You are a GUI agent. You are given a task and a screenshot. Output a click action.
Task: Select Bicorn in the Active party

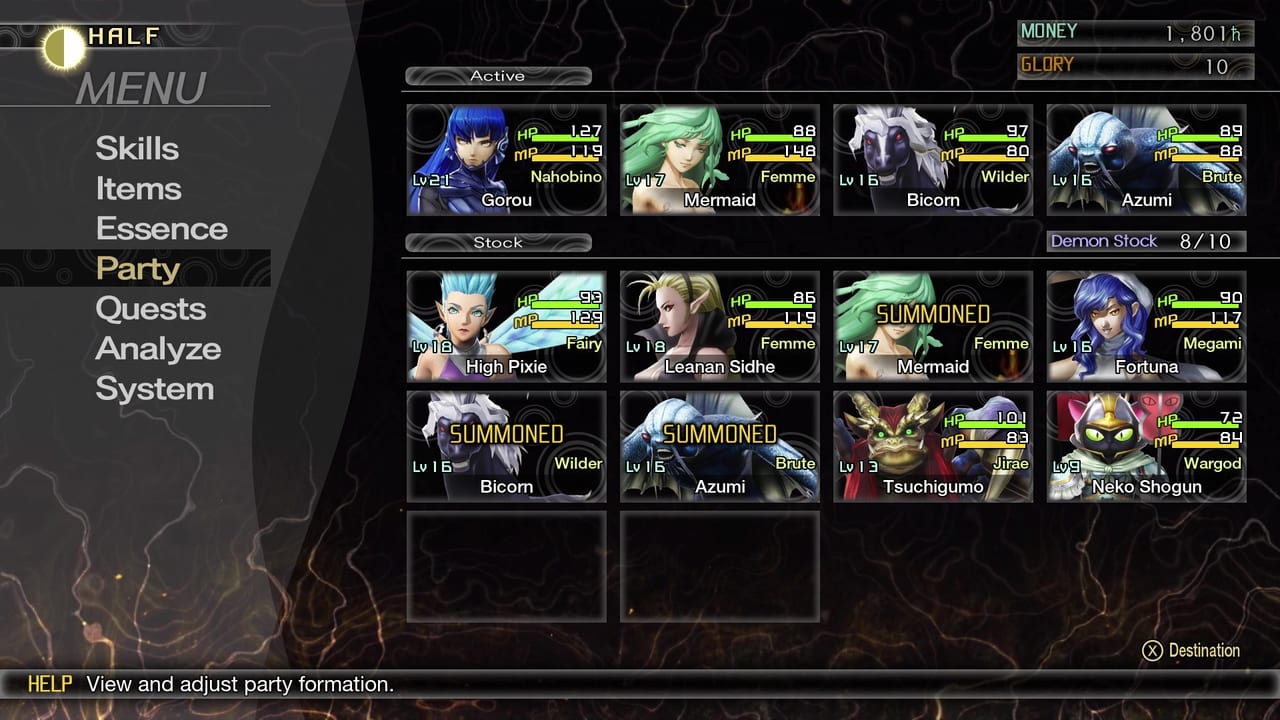coord(932,160)
